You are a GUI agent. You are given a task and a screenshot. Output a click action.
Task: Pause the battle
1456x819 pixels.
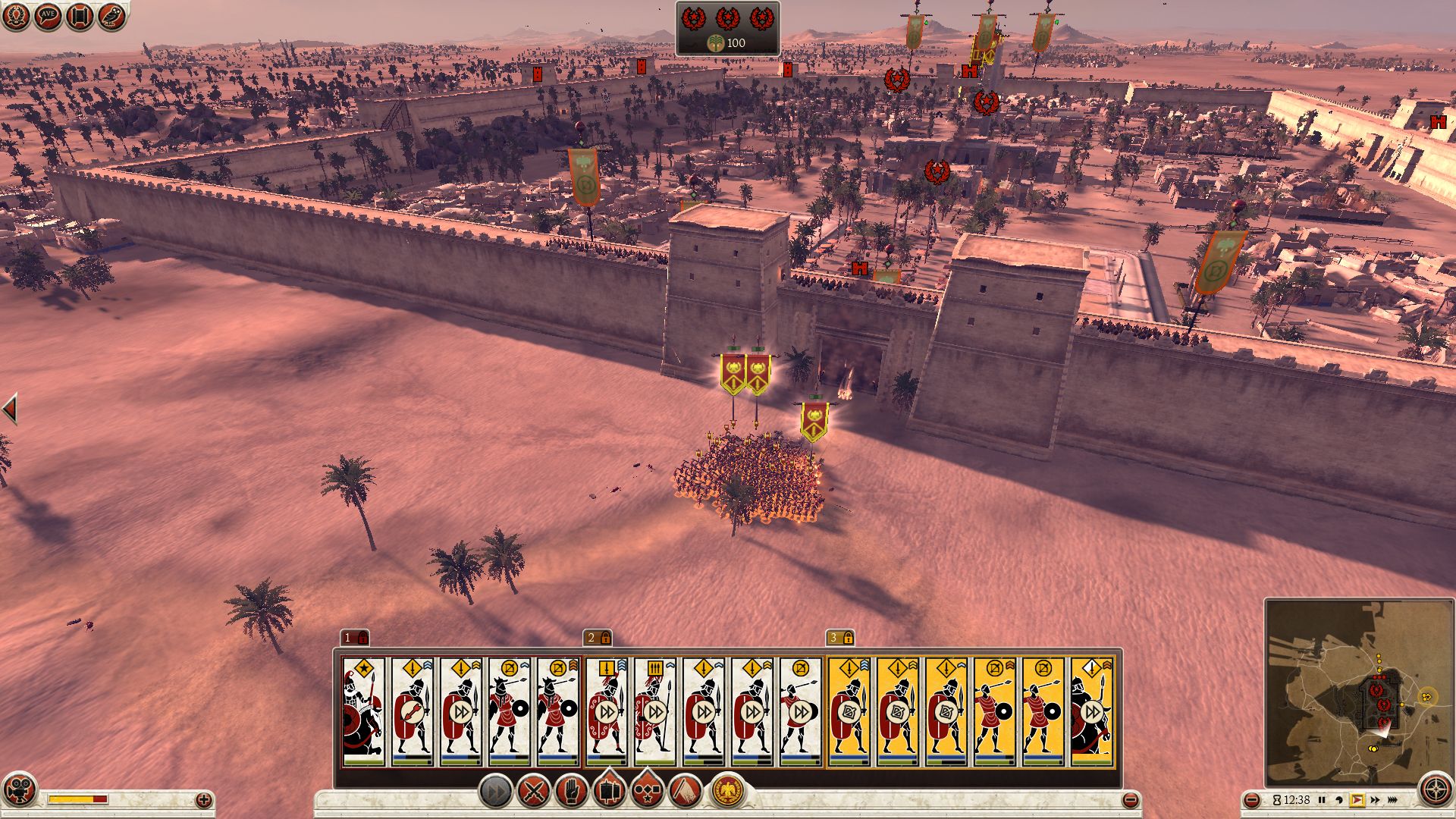(1322, 800)
